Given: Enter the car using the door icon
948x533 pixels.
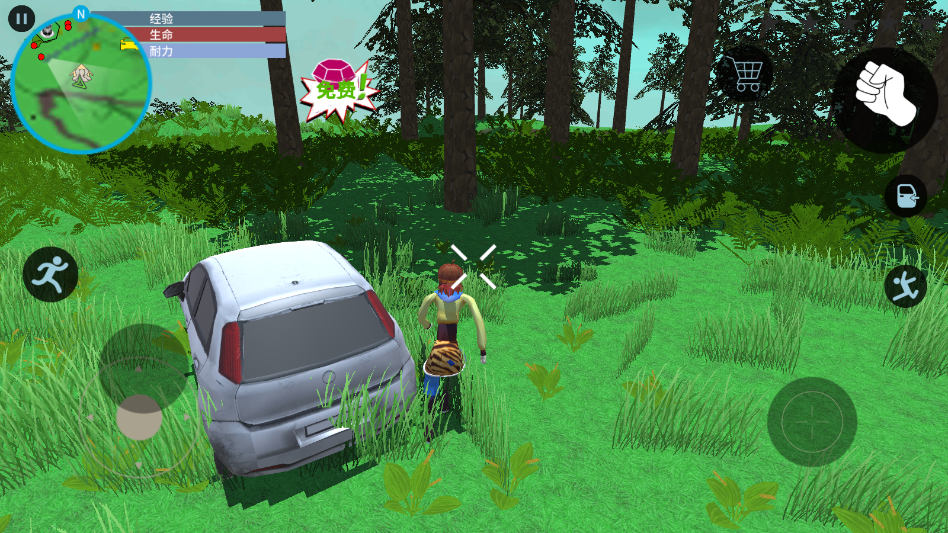Looking at the screenshot, I should tap(905, 196).
